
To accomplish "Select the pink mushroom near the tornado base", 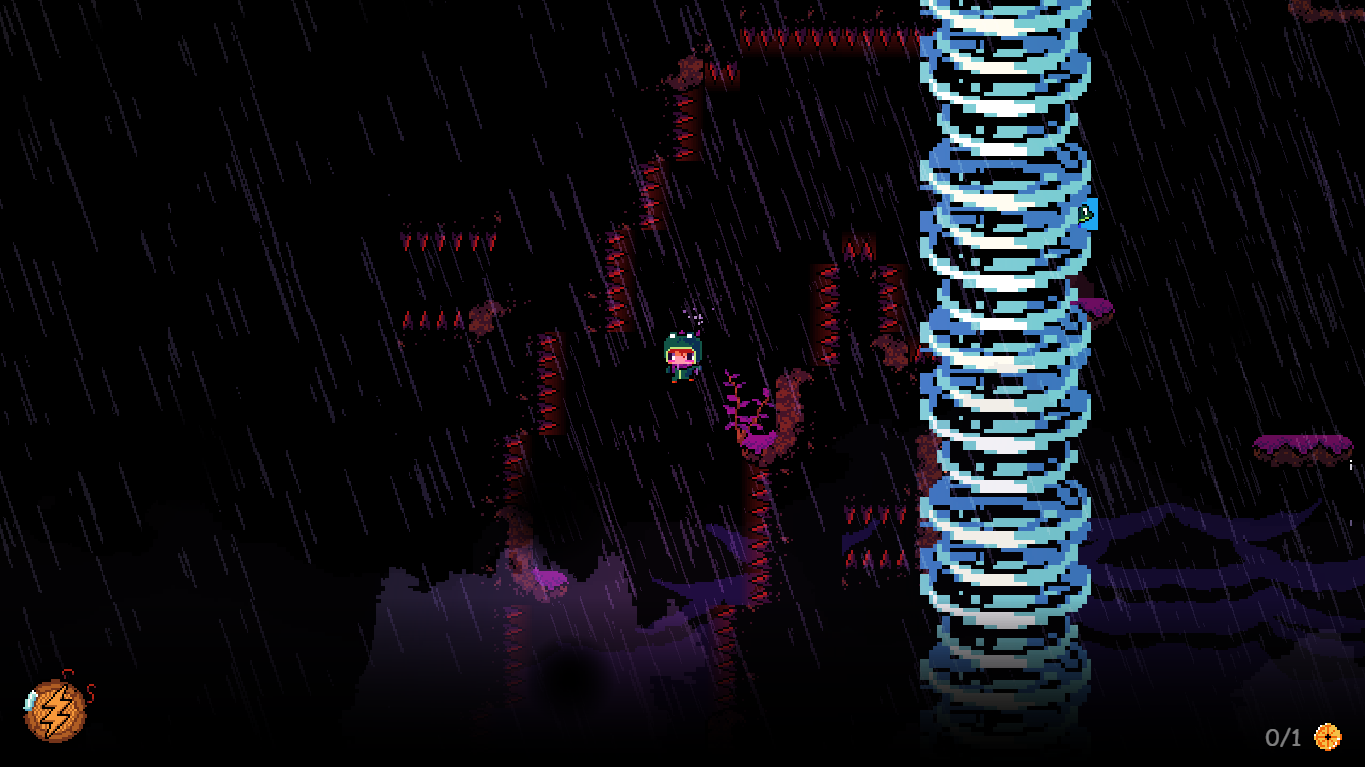I will [1095, 305].
